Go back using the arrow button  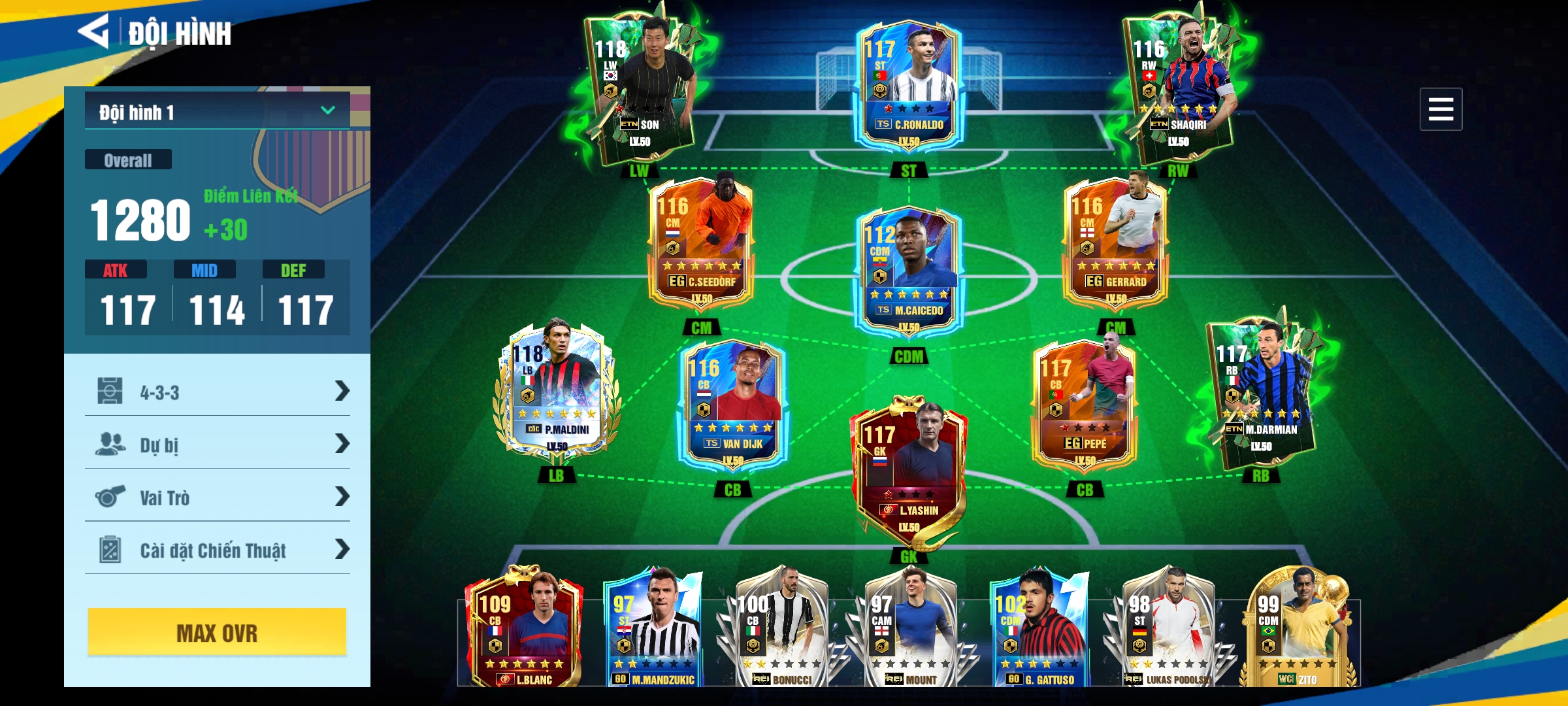tap(93, 31)
